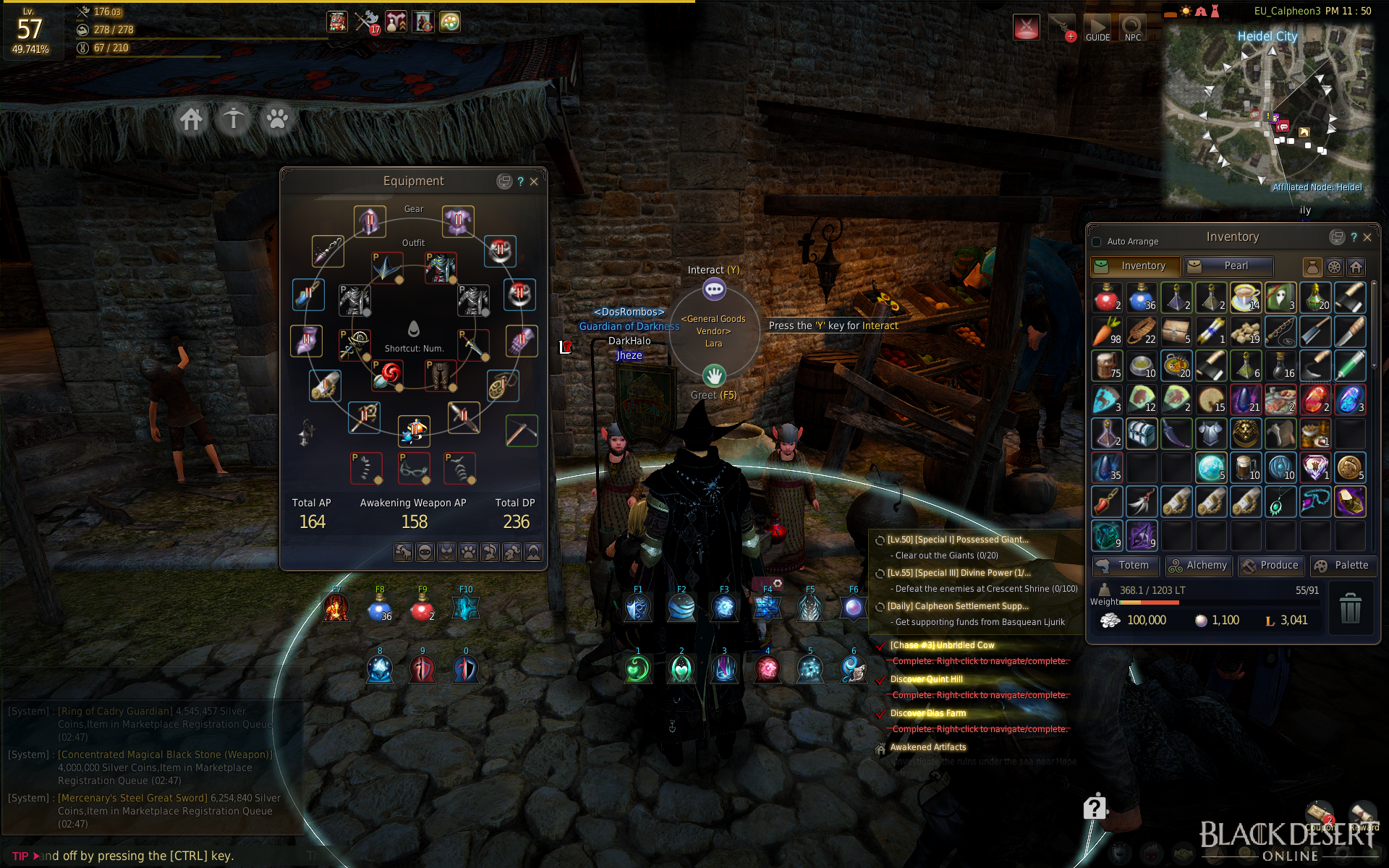Open the NPC finder button
Screen dimensions: 1389x868
pyautogui.click(x=1133, y=29)
